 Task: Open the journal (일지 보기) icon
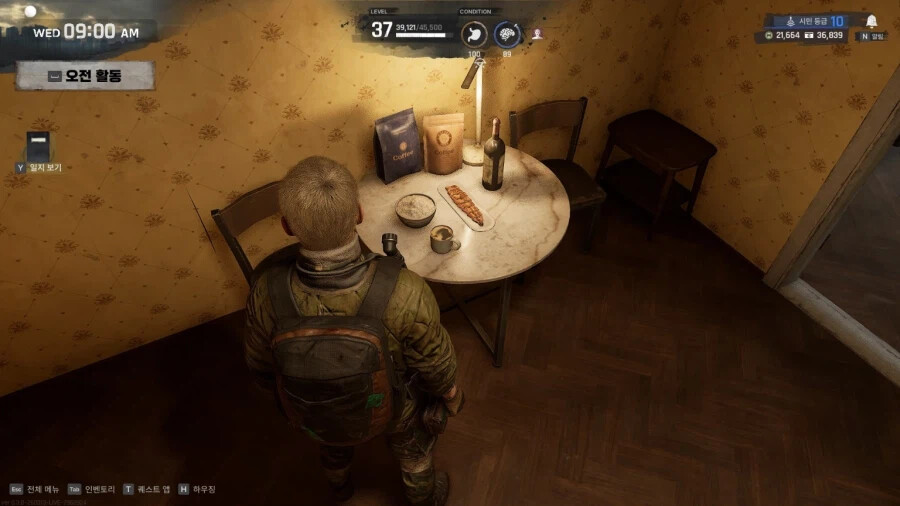point(38,147)
